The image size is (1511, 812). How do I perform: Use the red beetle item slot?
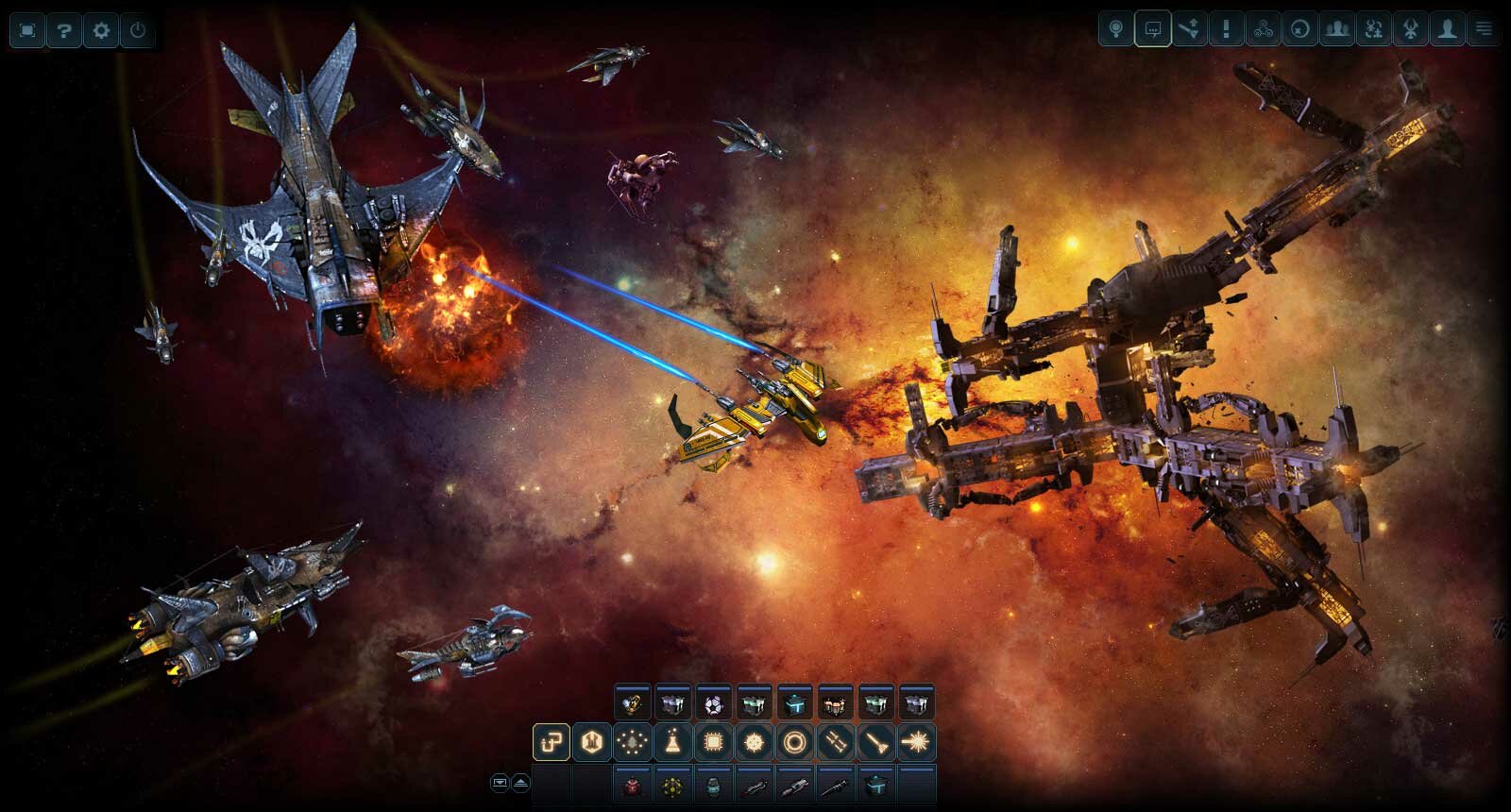[633, 785]
